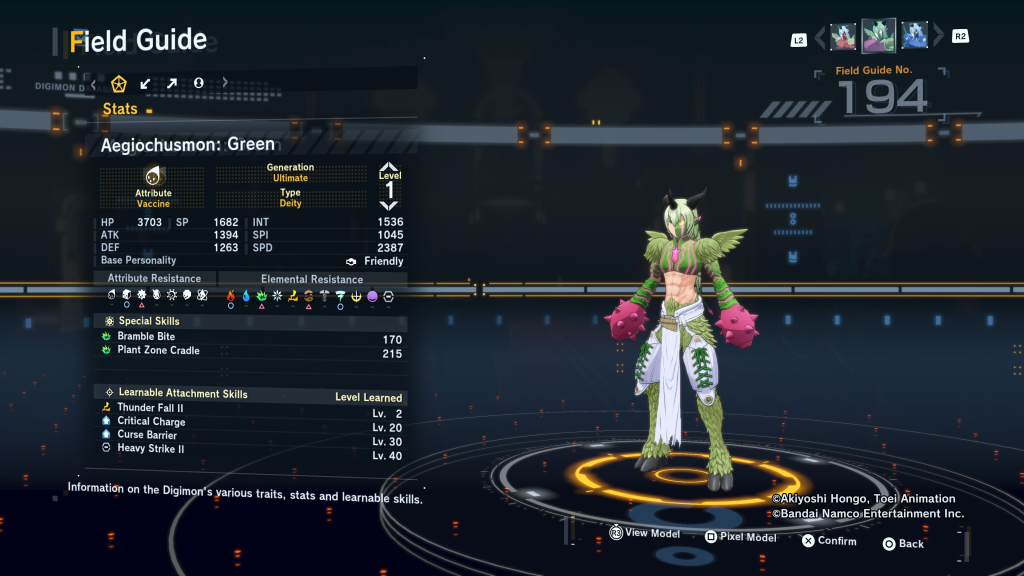Show the previous Digimon with the left arrow
The image size is (1024, 576).
[x=820, y=38]
